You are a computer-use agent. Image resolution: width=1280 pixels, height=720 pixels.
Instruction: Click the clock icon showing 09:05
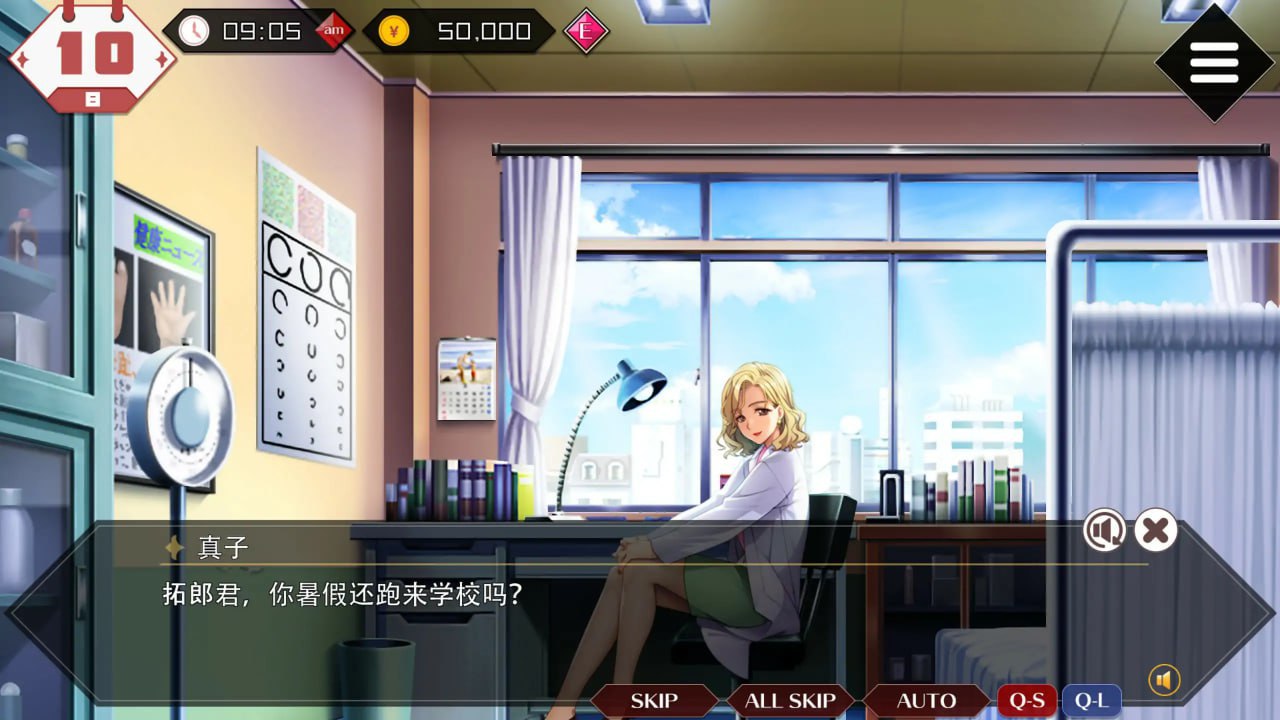click(x=196, y=30)
